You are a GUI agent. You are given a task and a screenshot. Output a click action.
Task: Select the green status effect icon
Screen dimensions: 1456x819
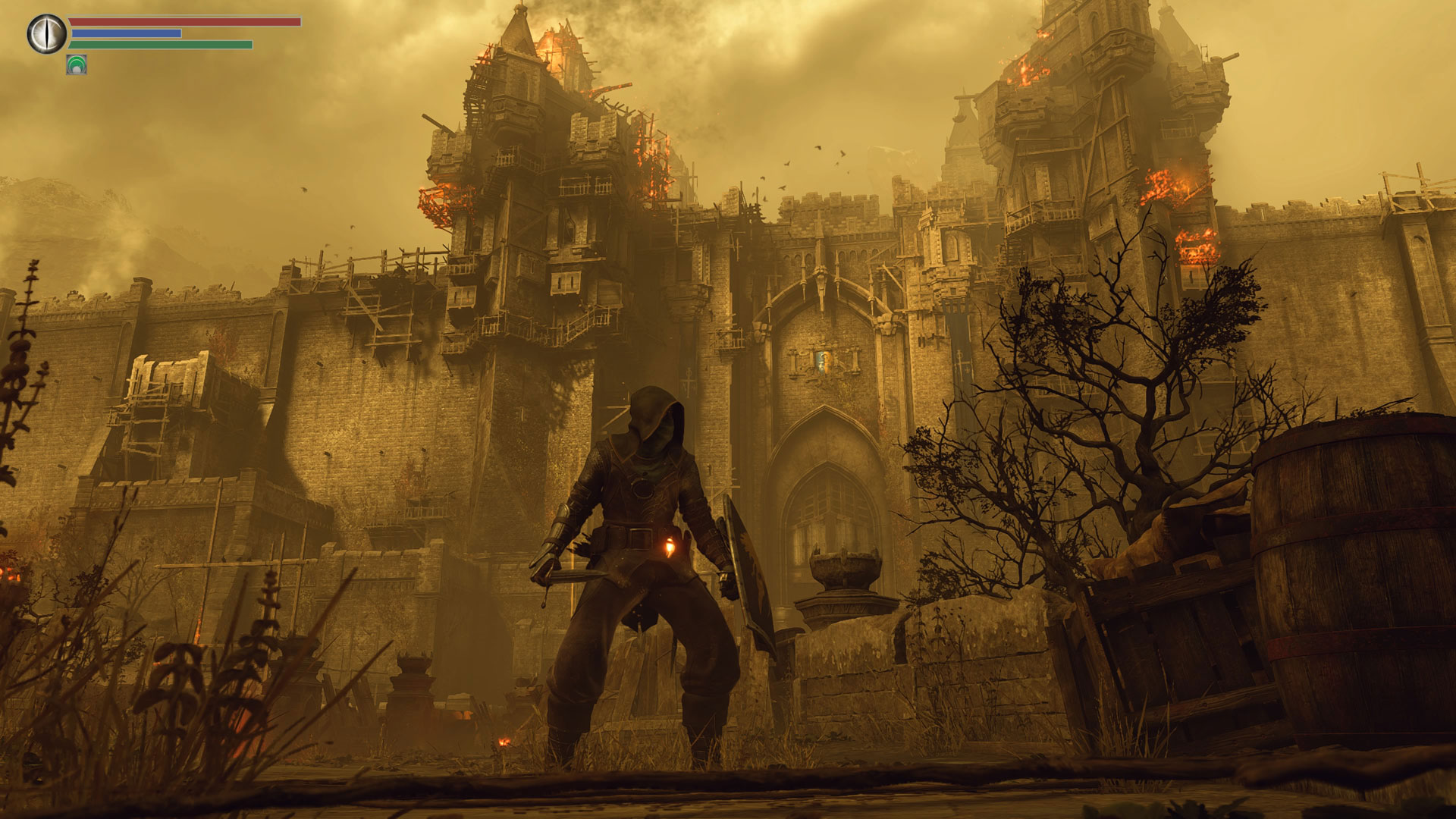click(77, 65)
